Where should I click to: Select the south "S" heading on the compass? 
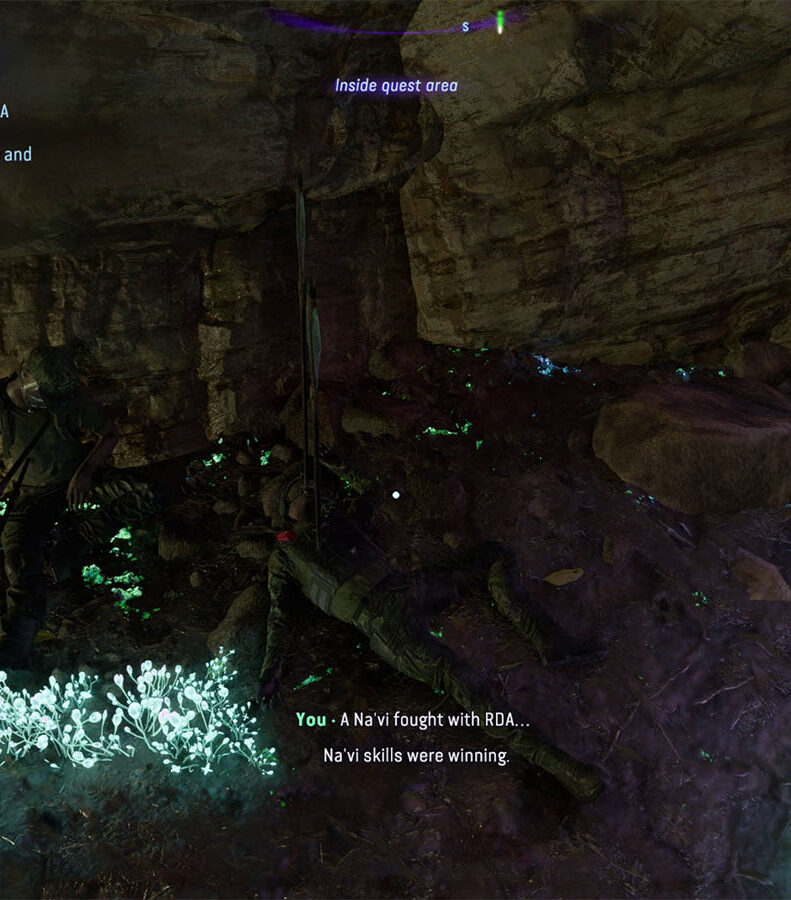pyautogui.click(x=465, y=27)
